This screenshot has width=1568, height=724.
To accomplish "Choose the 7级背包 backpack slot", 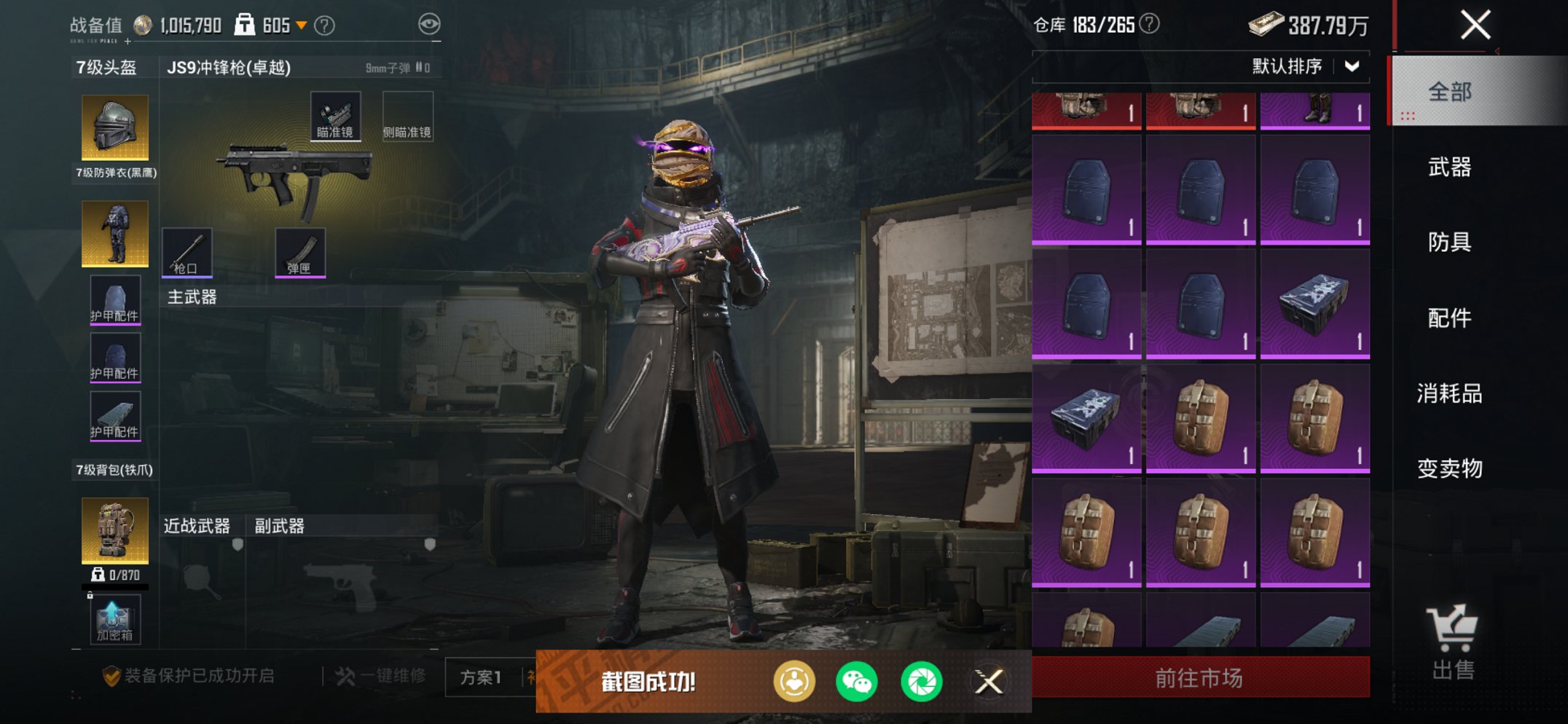I will [115, 530].
